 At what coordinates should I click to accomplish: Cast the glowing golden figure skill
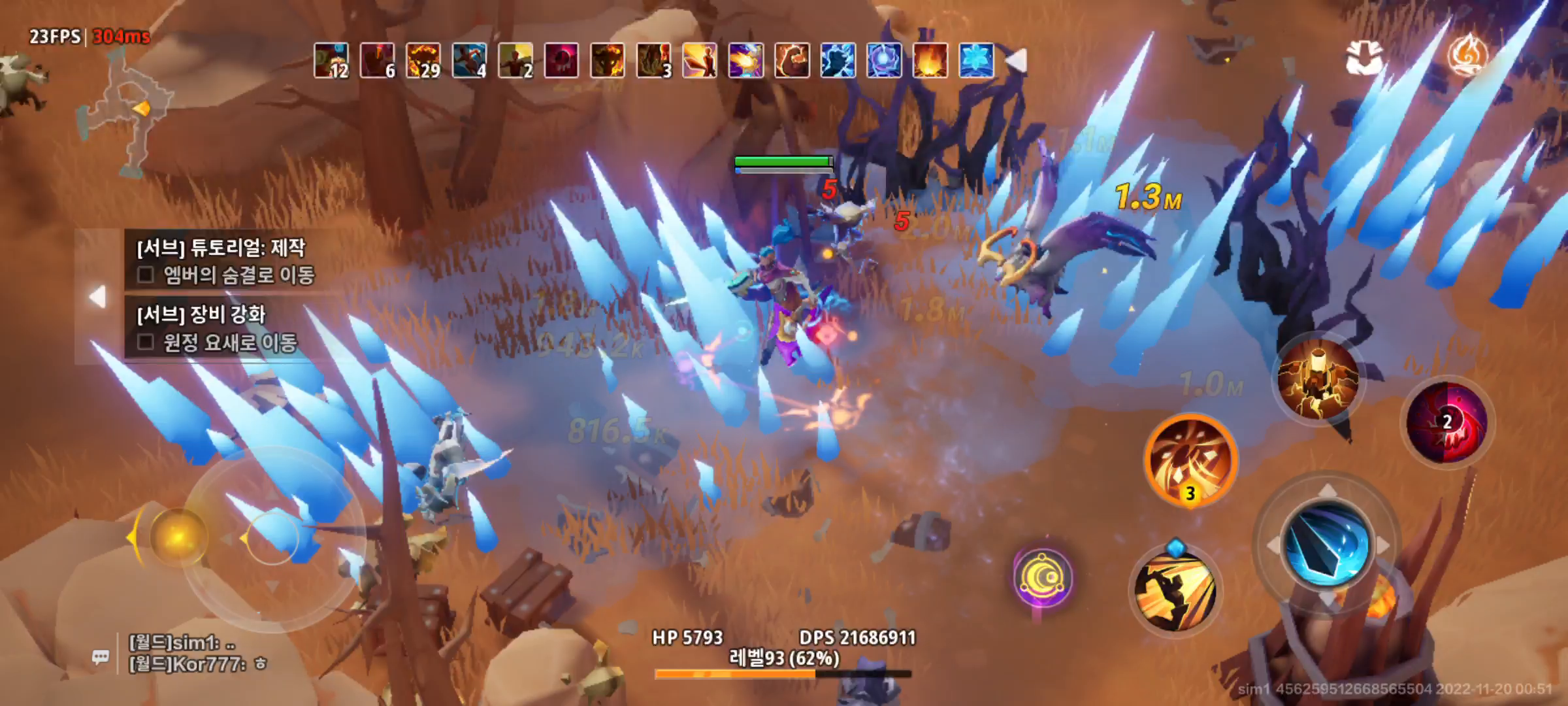coord(1318,380)
